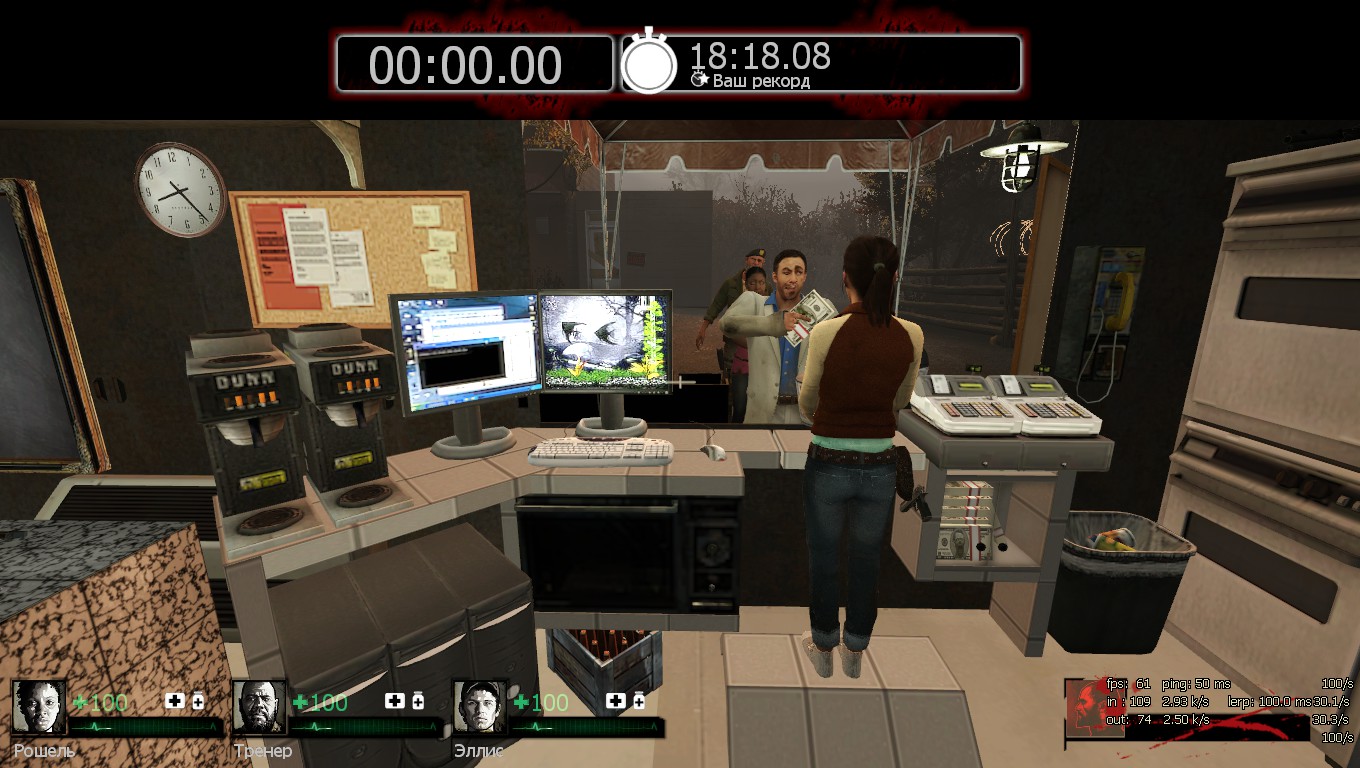Select Coach's teammate portrait
The image size is (1360, 768).
point(260,707)
